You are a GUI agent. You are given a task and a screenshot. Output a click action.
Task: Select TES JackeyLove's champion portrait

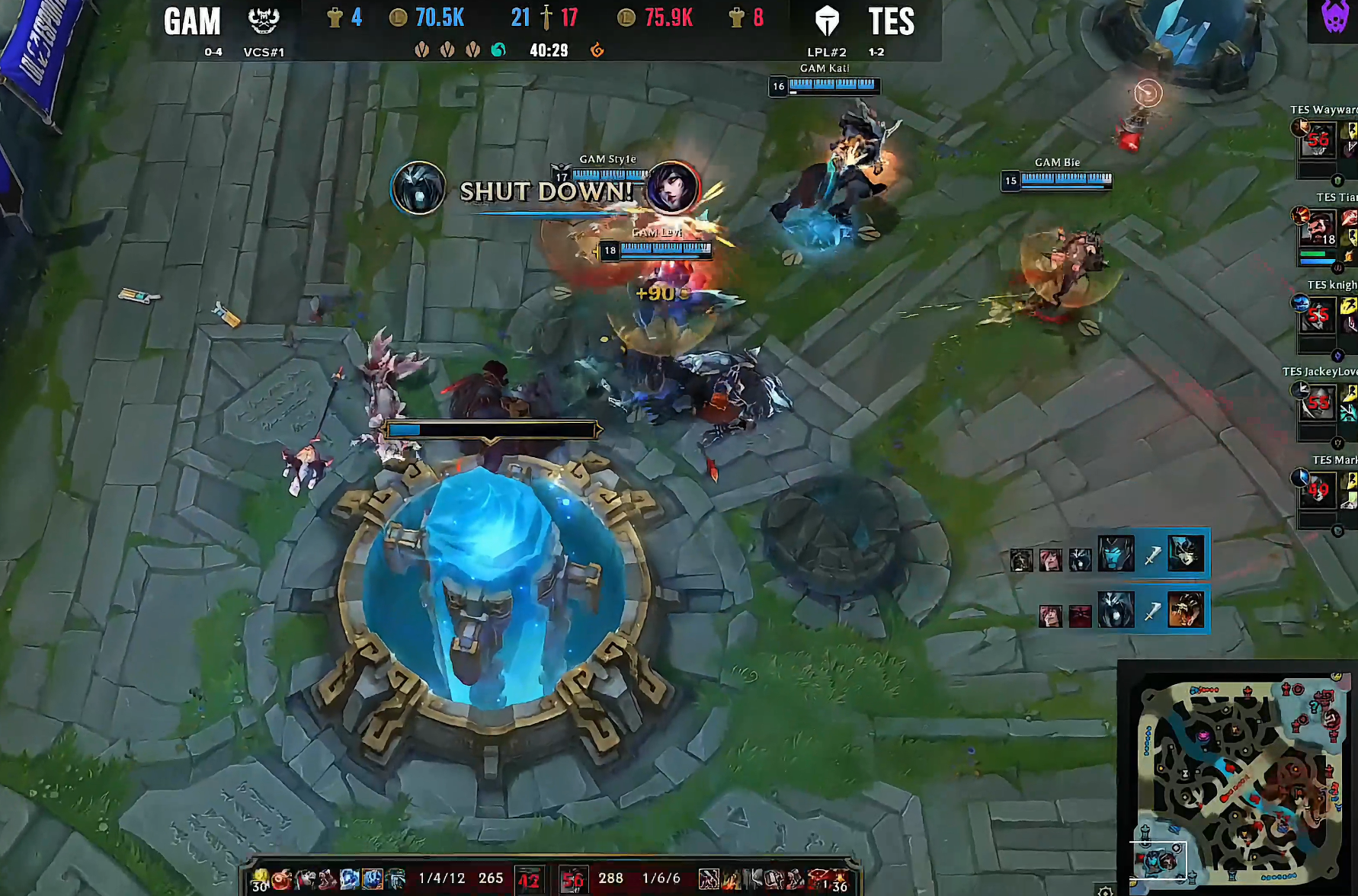point(1318,403)
